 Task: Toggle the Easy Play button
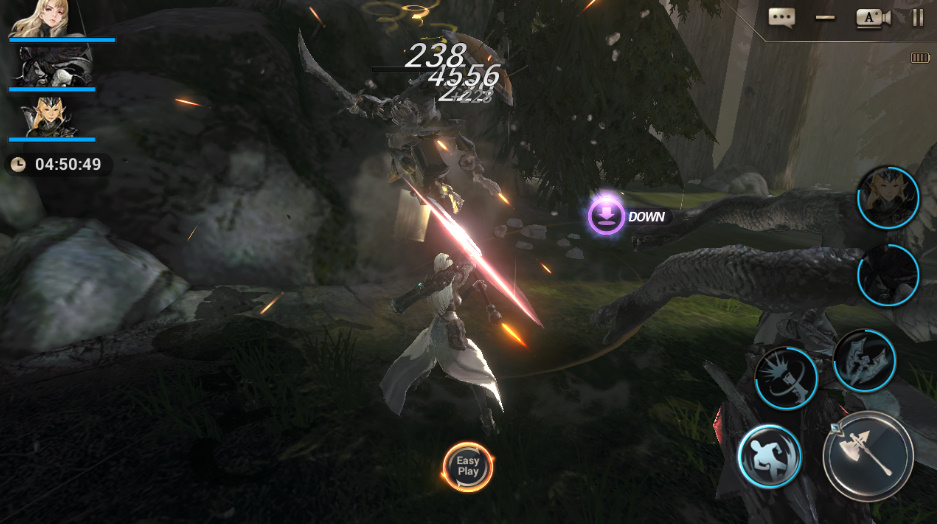[x=468, y=467]
